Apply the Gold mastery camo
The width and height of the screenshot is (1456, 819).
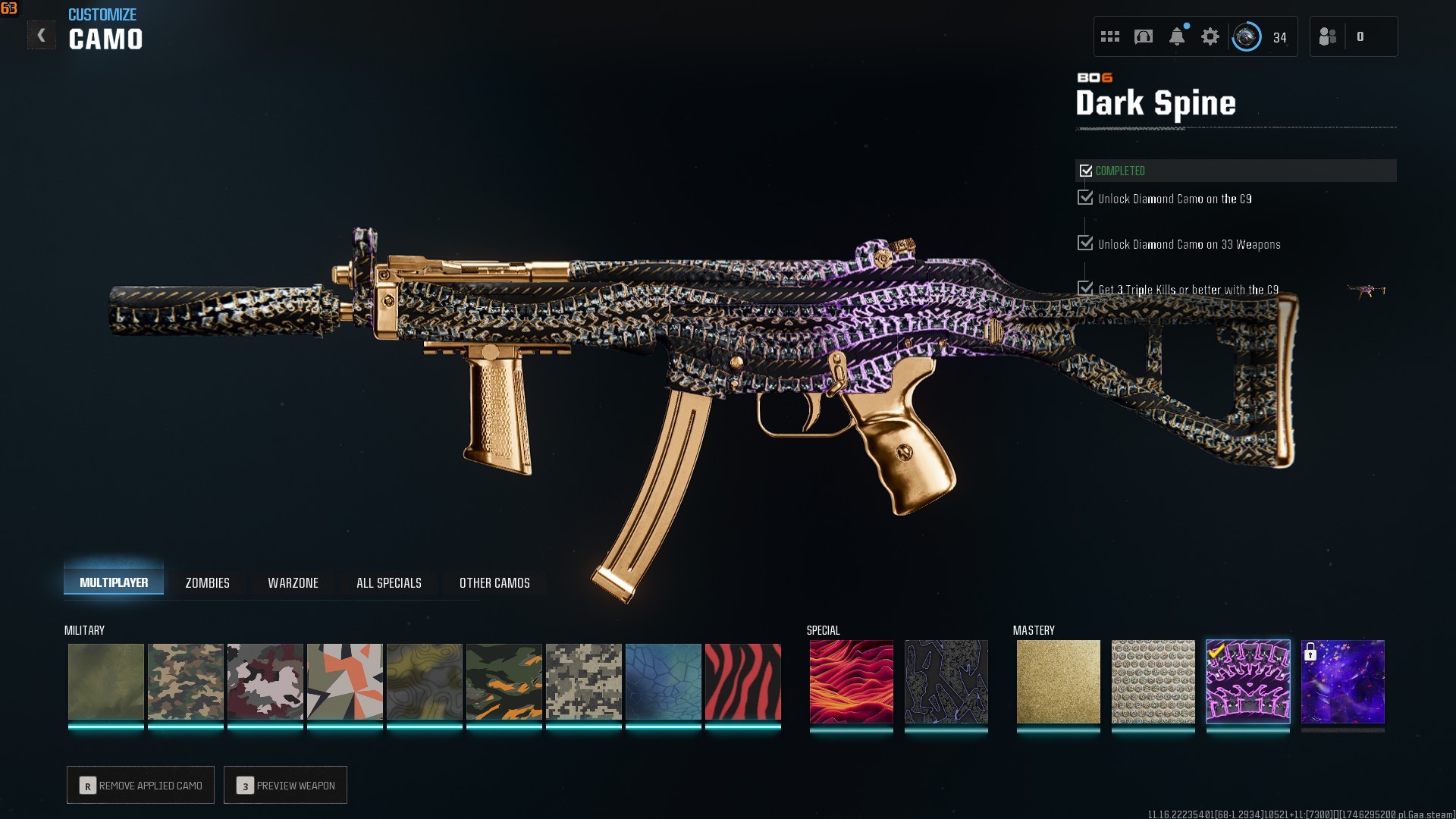click(1058, 681)
